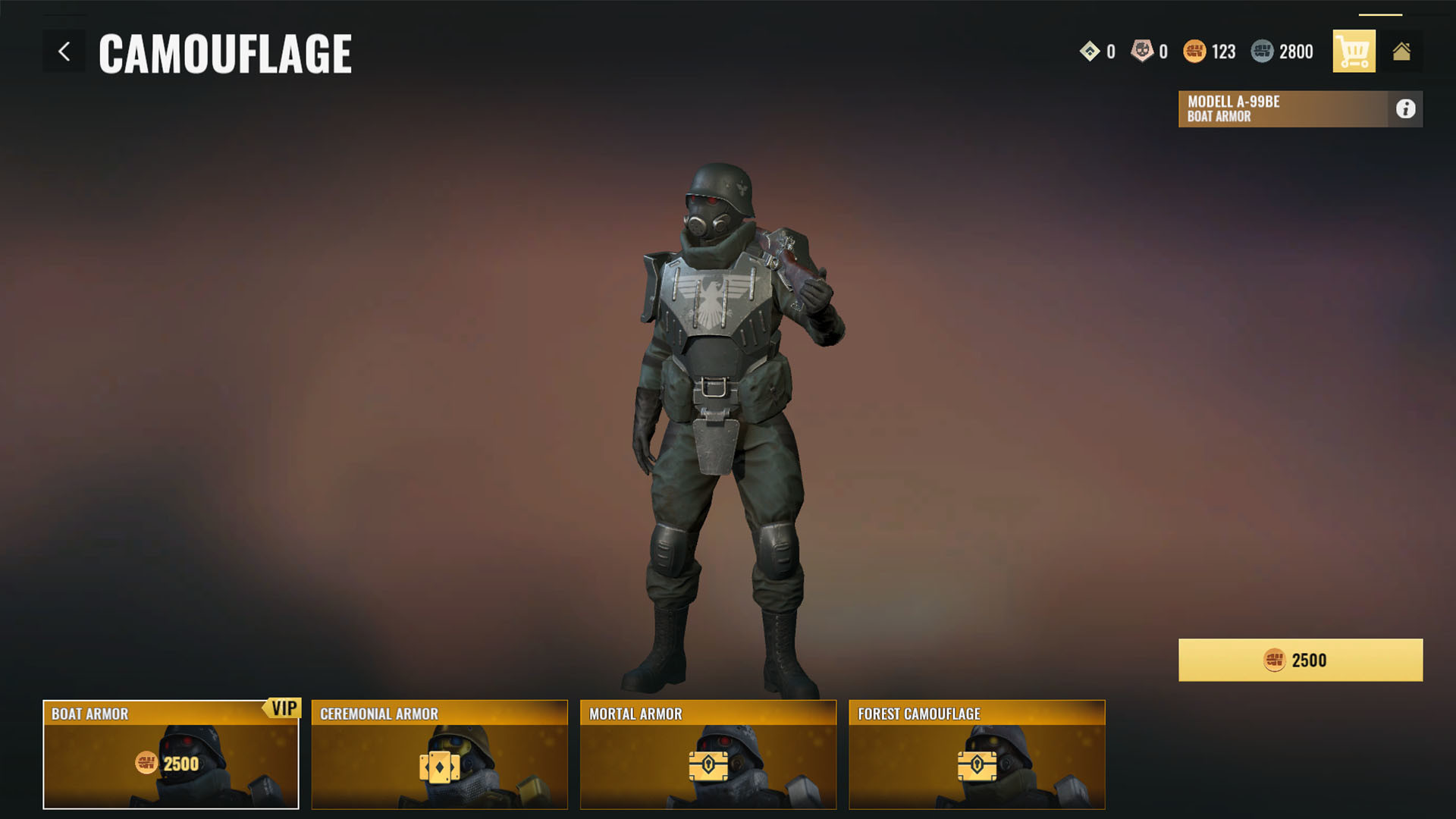Pick the Forest Camouflage card
This screenshot has height=819, width=1456.
(x=977, y=755)
